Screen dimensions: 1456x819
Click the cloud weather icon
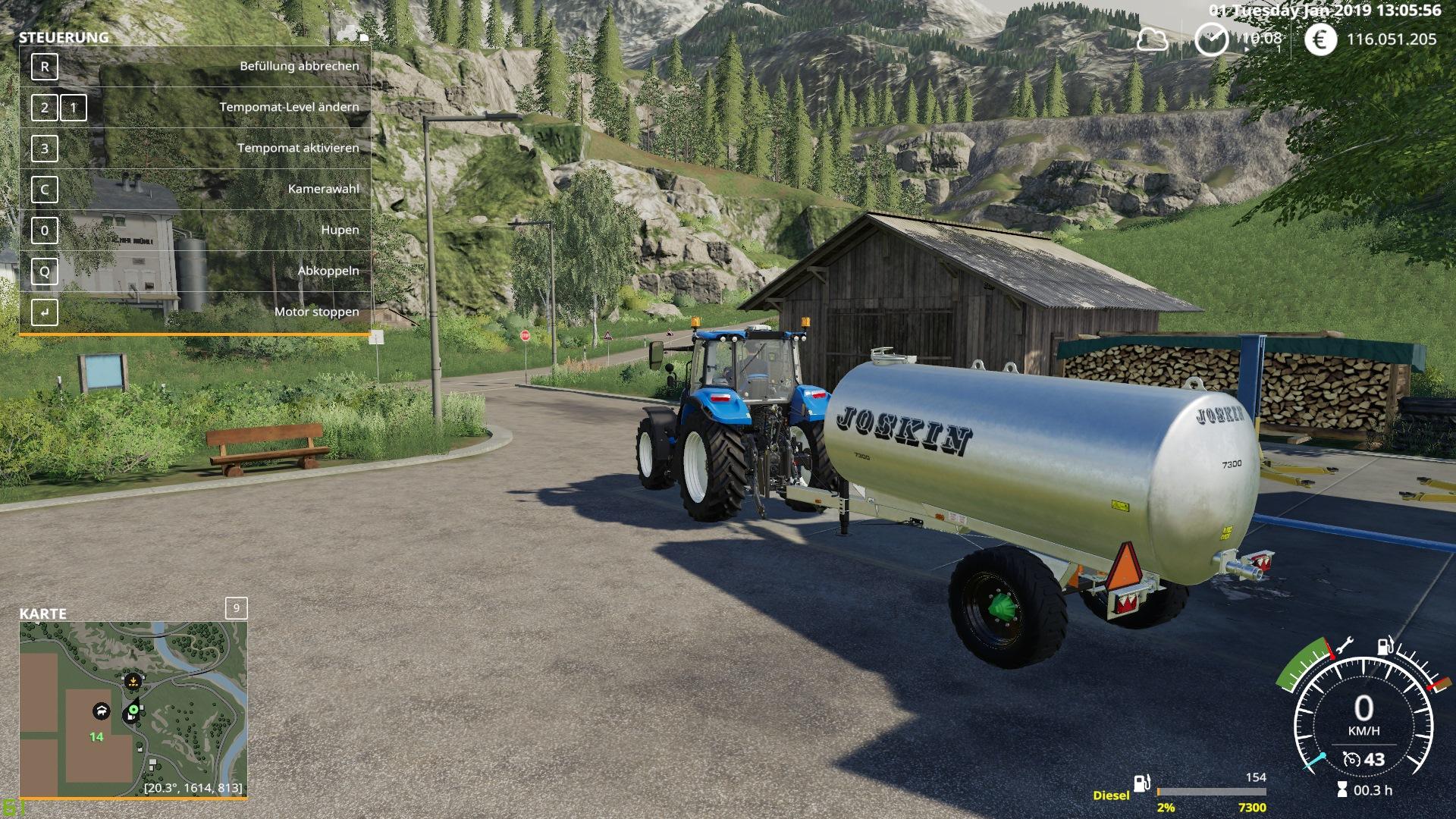1152,39
